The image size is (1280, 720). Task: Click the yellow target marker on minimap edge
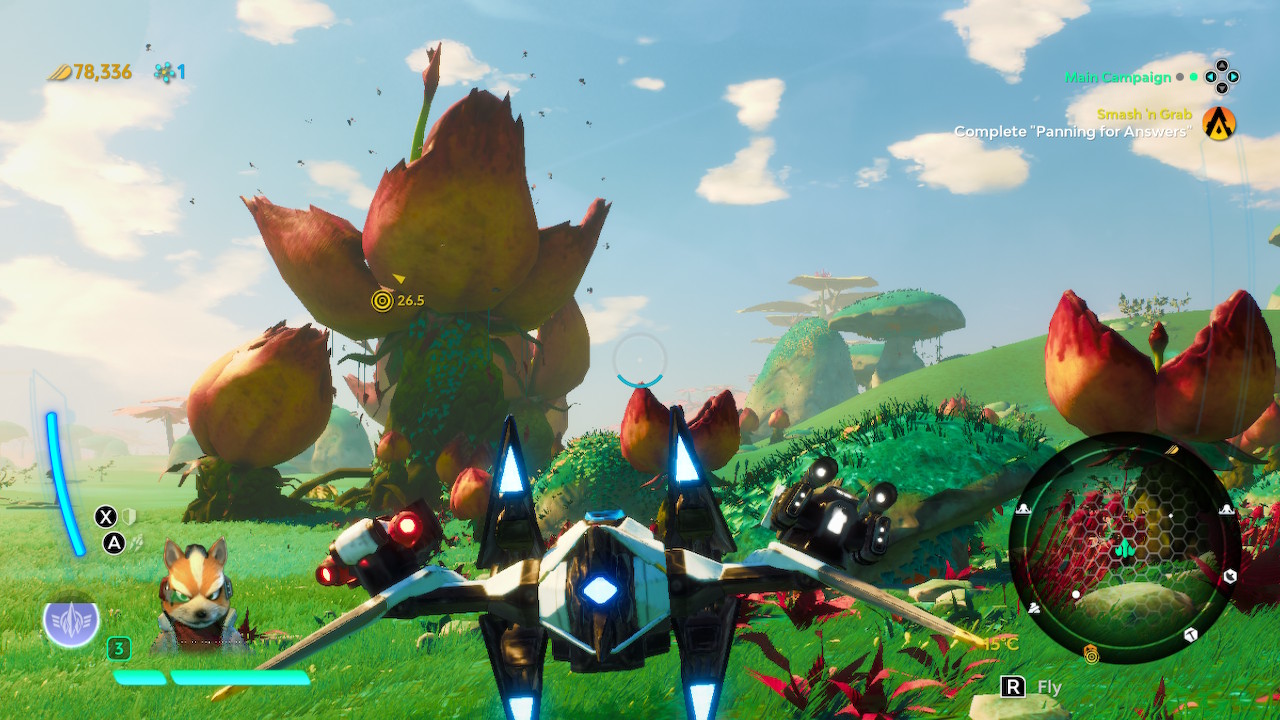pos(1091,655)
